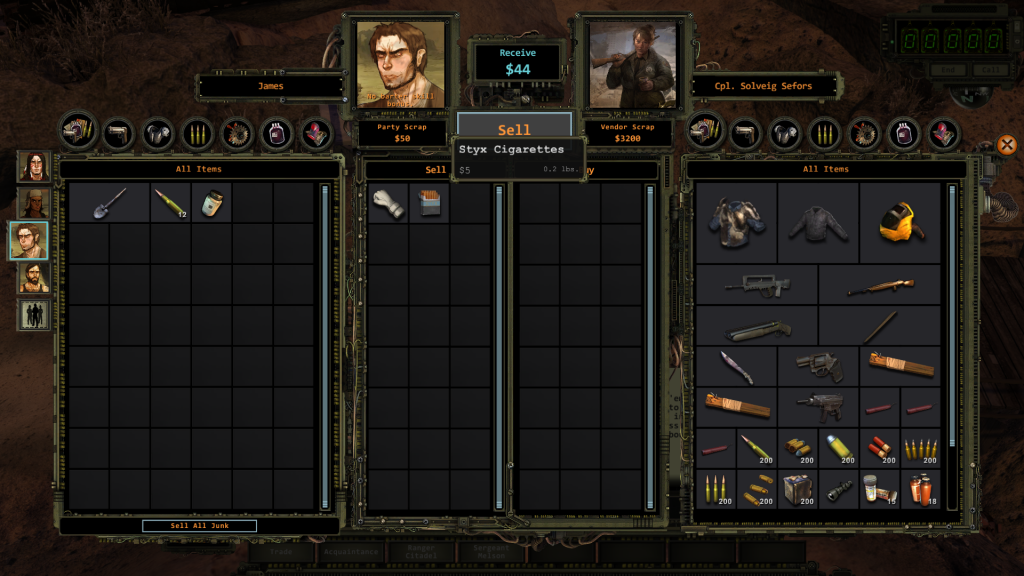Remove the glove from the sell list
The image size is (1024, 576).
click(388, 203)
